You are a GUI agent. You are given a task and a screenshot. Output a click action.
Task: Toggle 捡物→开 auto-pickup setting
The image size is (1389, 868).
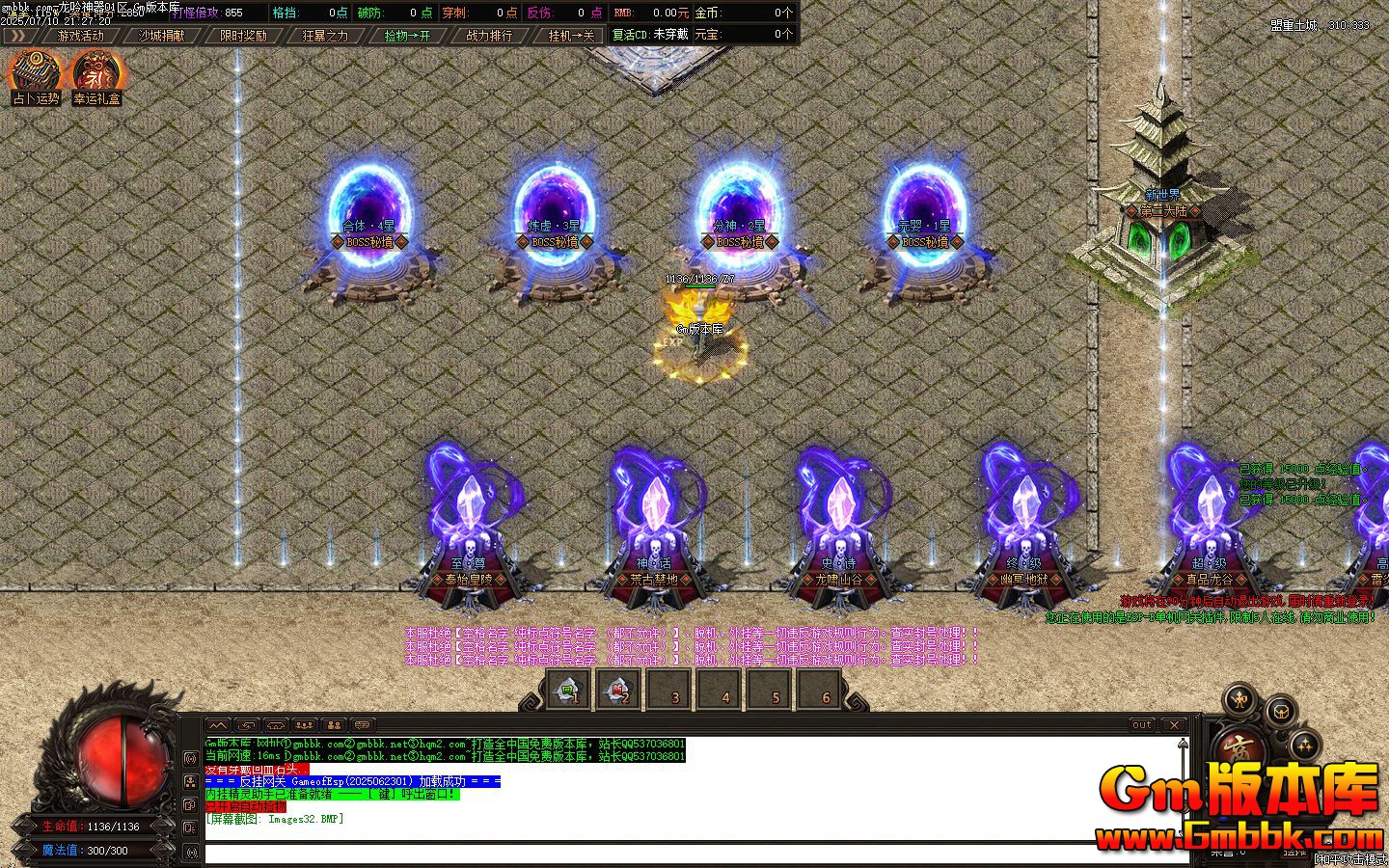[405, 34]
